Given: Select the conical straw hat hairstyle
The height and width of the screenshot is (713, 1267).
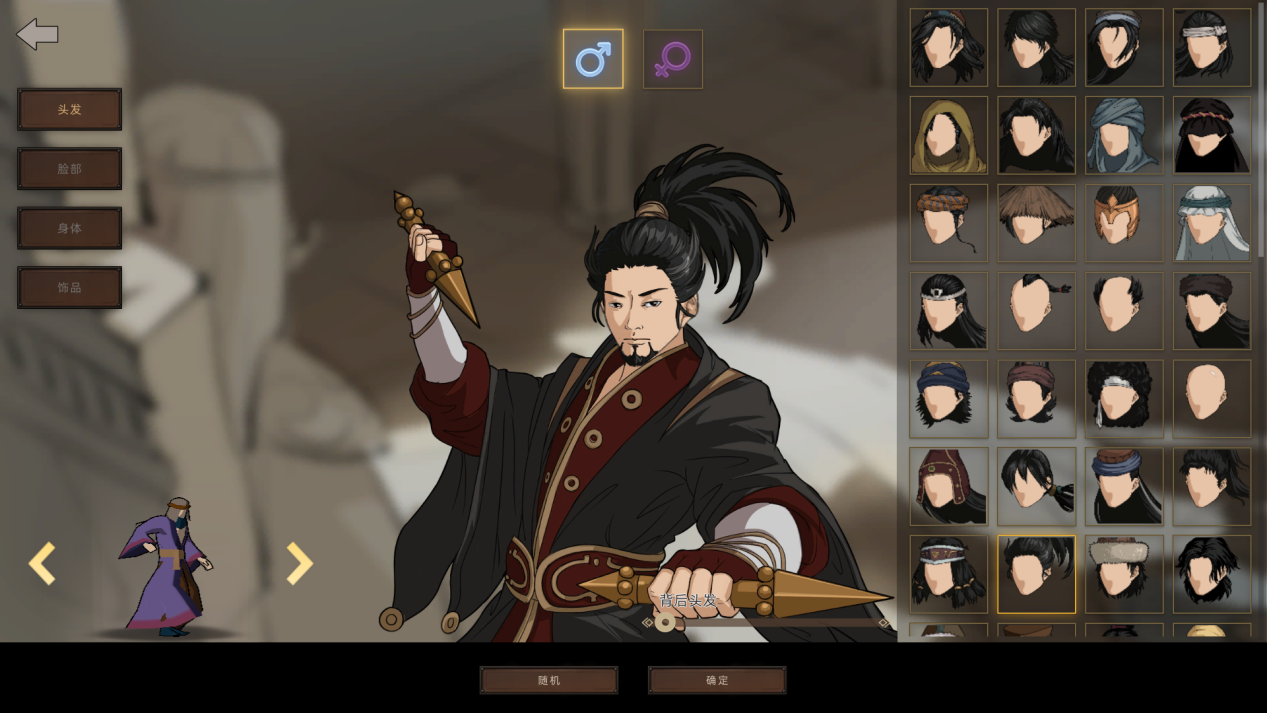Looking at the screenshot, I should tap(1036, 223).
